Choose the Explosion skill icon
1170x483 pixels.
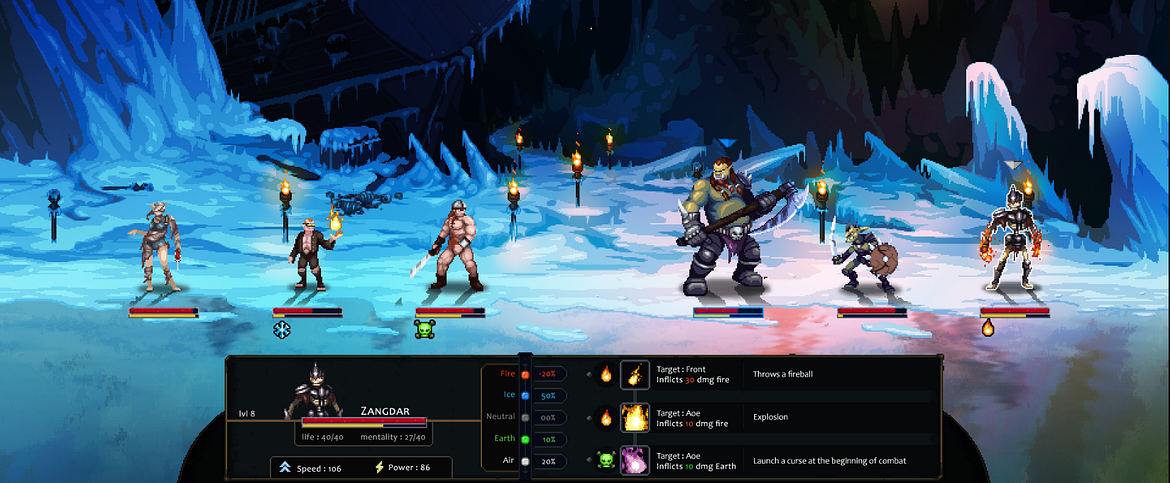tap(635, 417)
